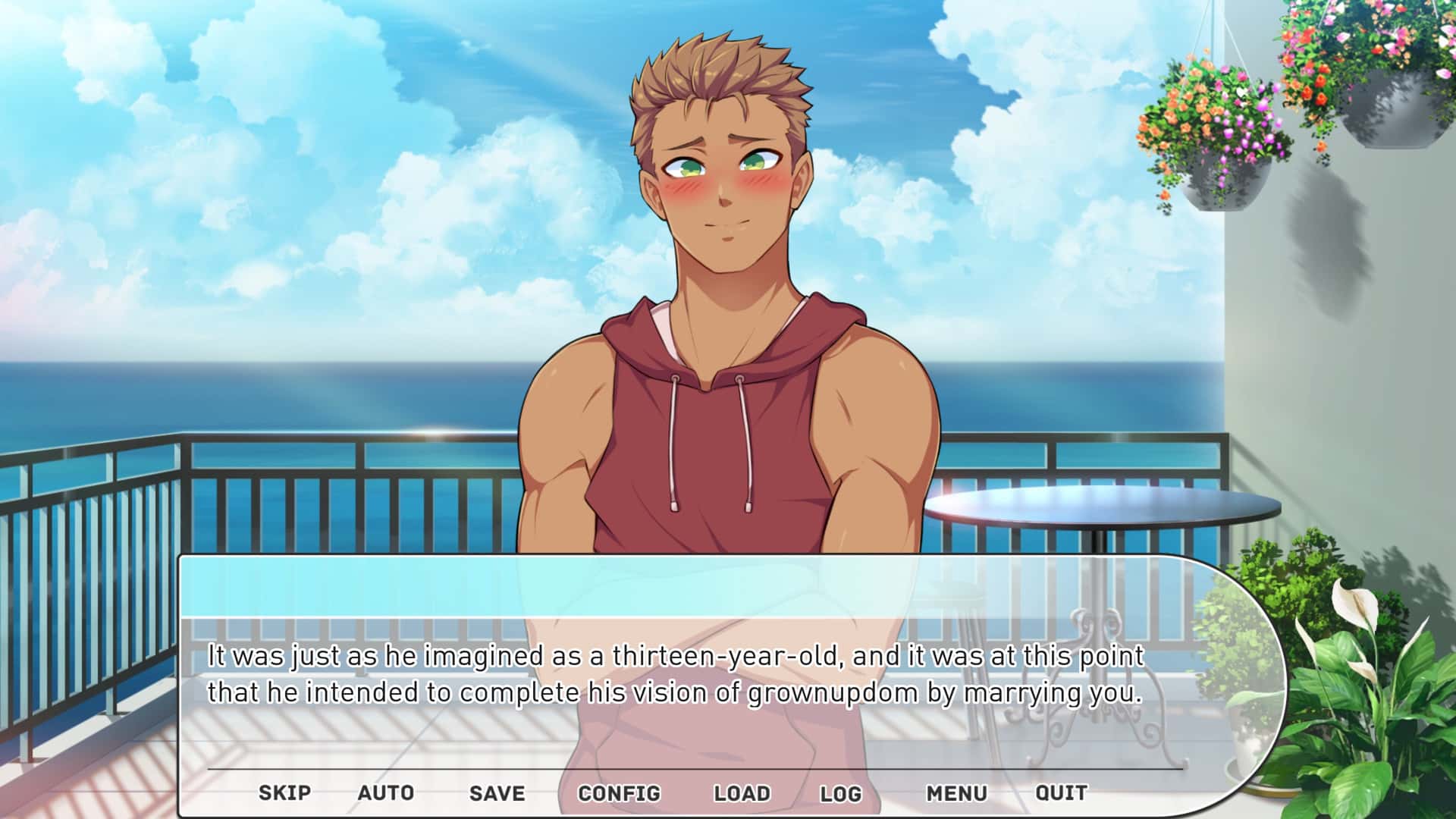The height and width of the screenshot is (819, 1456).
Task: Toggle Auto-advance reading mode
Action: [x=385, y=793]
